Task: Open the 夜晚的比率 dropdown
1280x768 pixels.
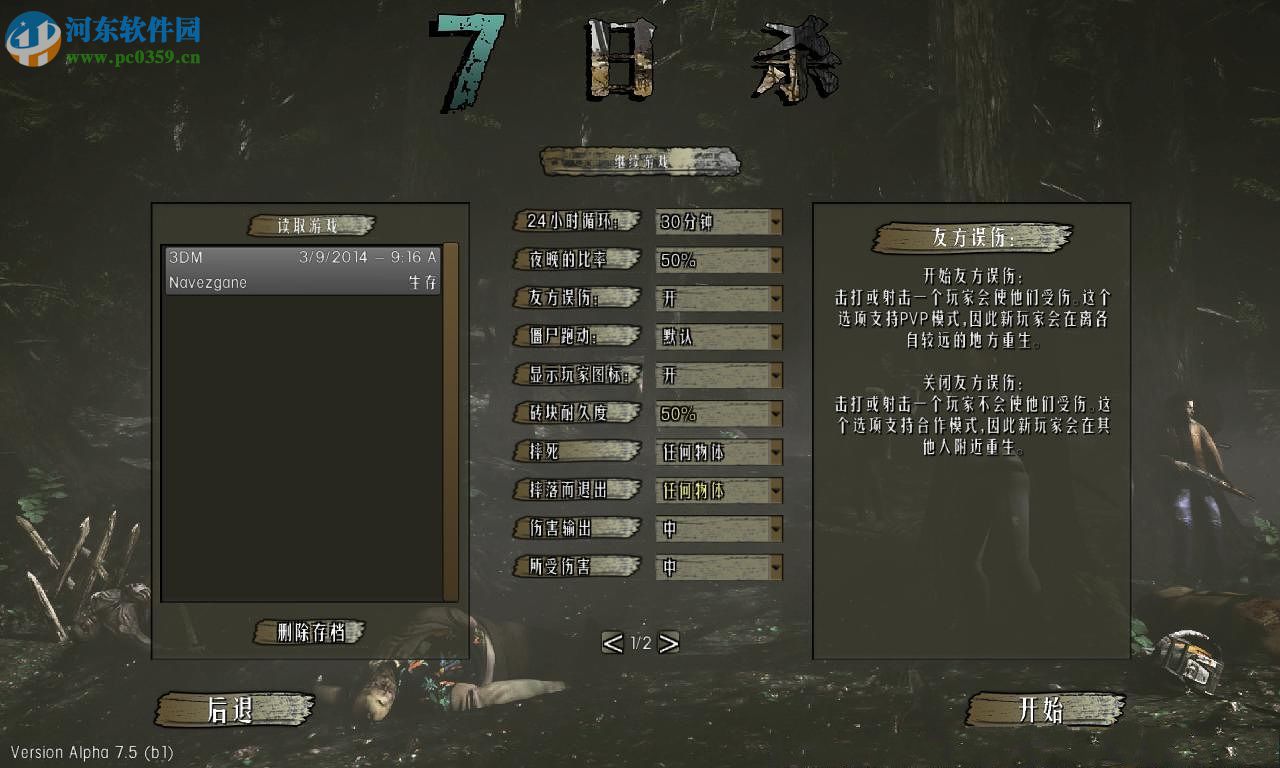Action: coord(719,261)
